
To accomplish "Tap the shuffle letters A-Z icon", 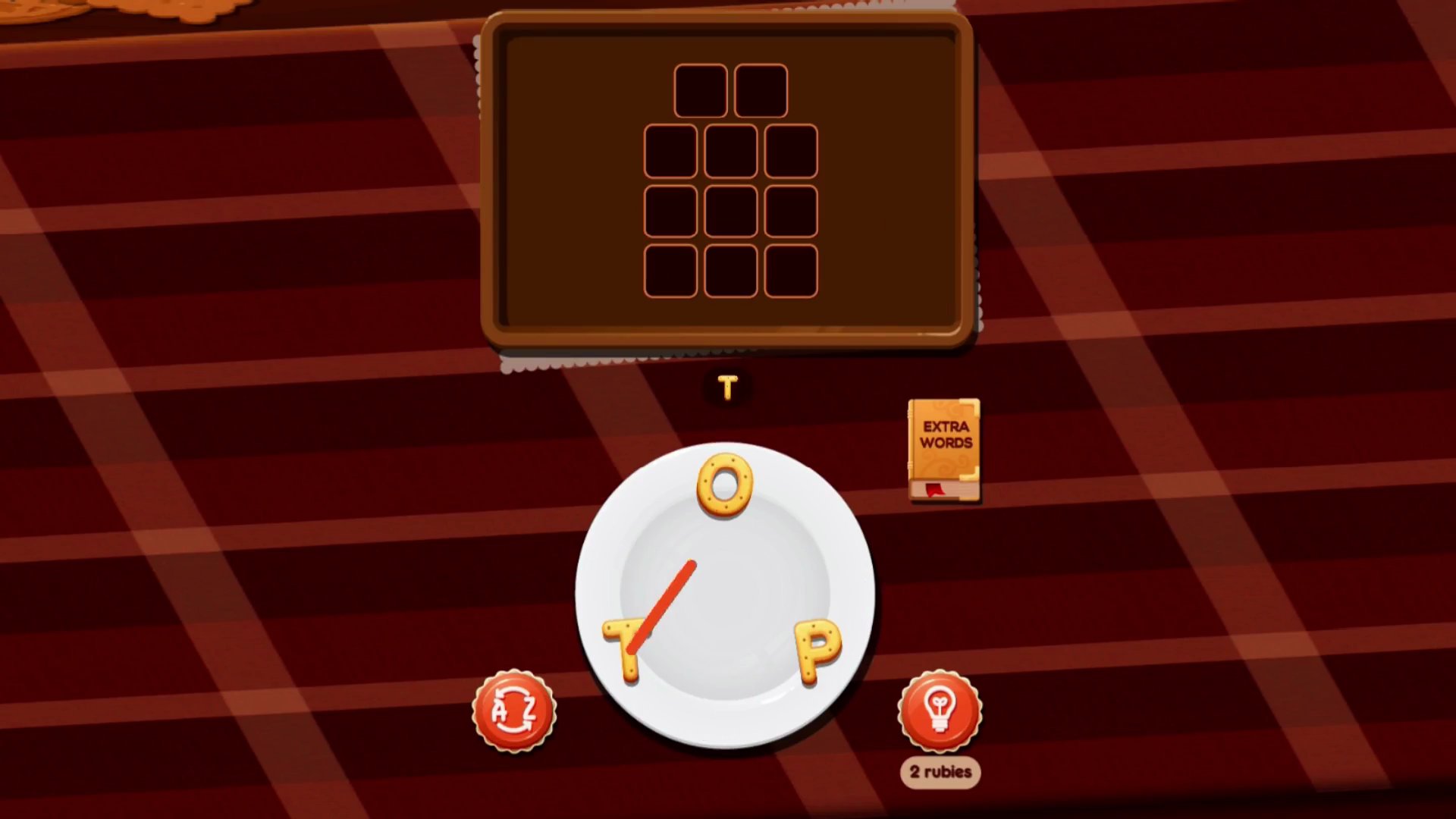I will (x=514, y=711).
